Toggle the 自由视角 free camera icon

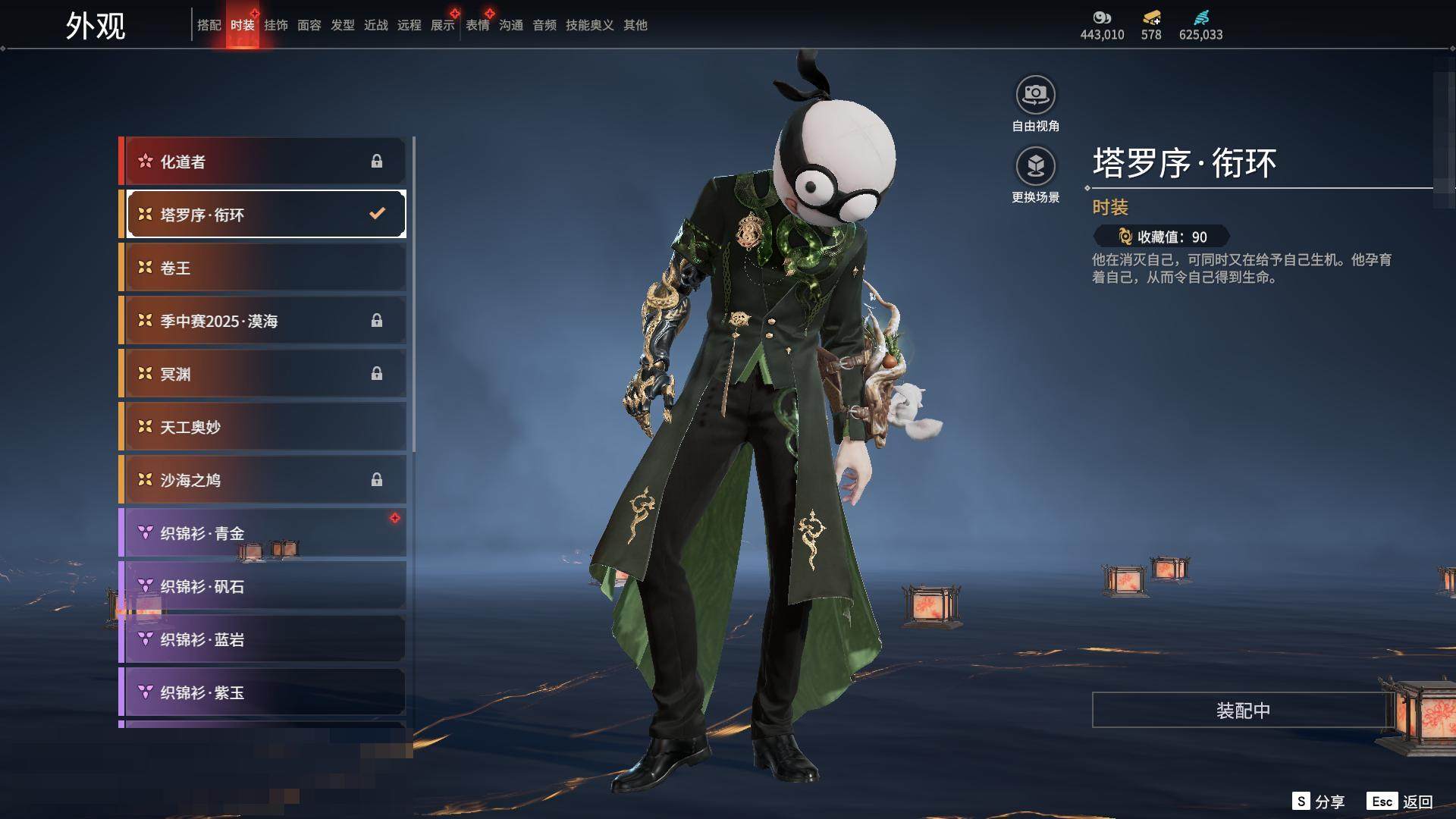click(1035, 96)
